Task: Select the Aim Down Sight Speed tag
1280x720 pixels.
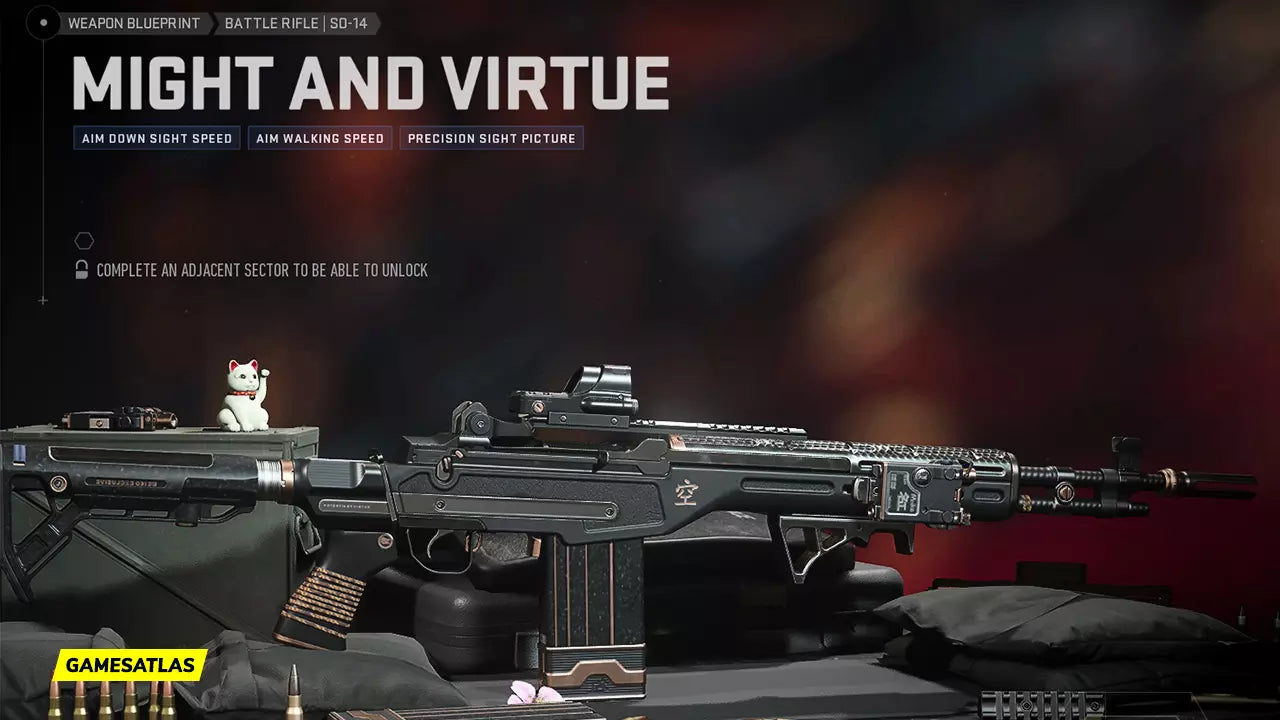Action: [157, 138]
